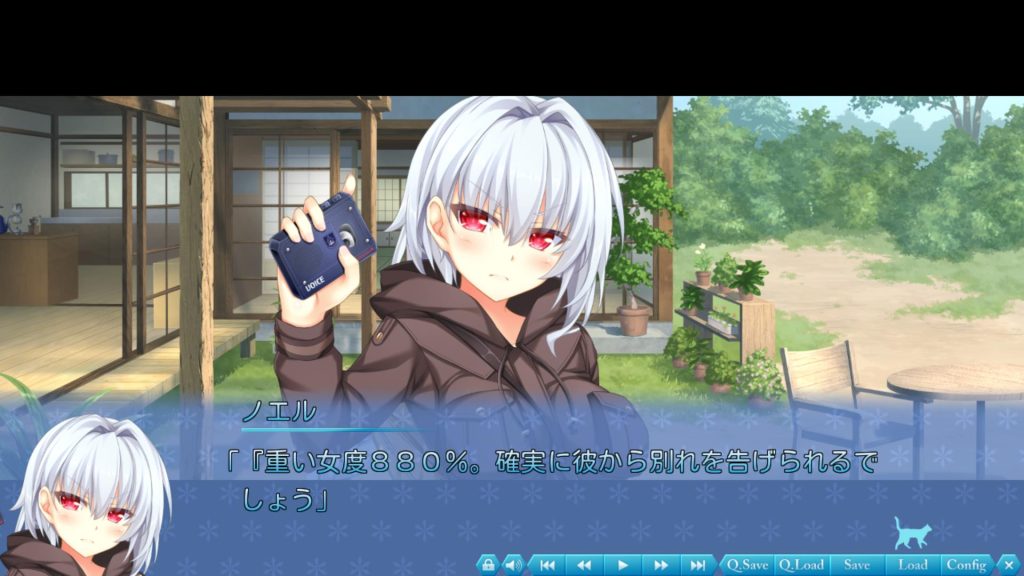Rewind using the double left arrow
Screen dimensions: 1024x576
[584, 565]
